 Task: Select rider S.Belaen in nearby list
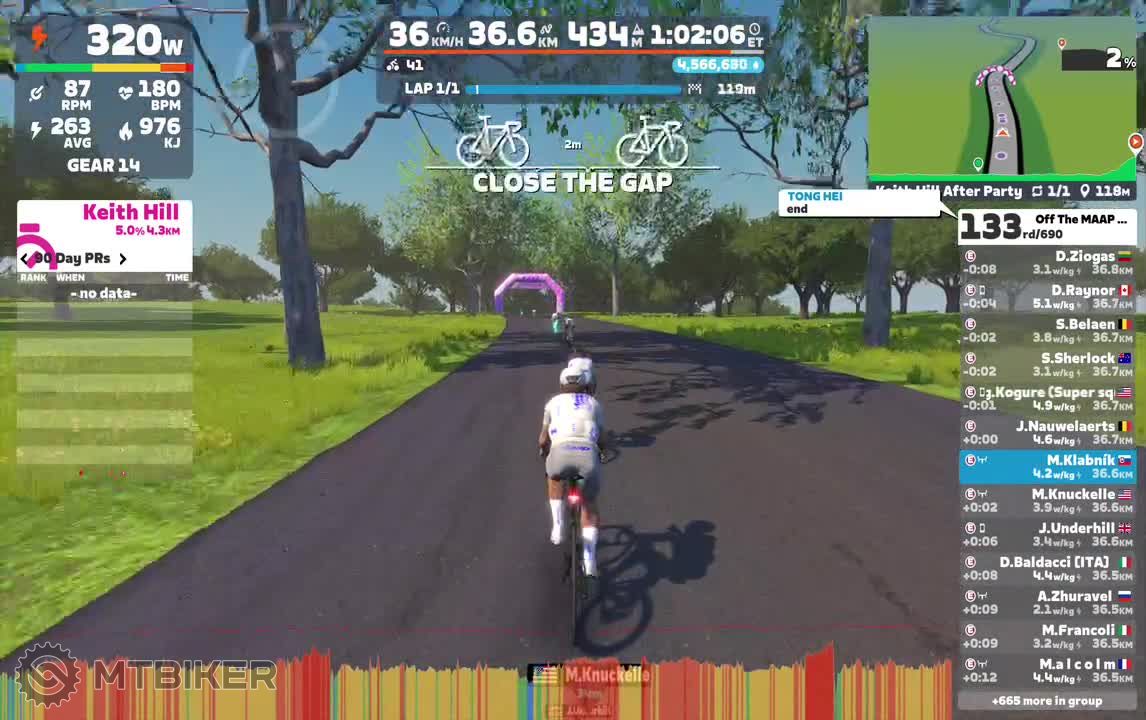point(1047,331)
